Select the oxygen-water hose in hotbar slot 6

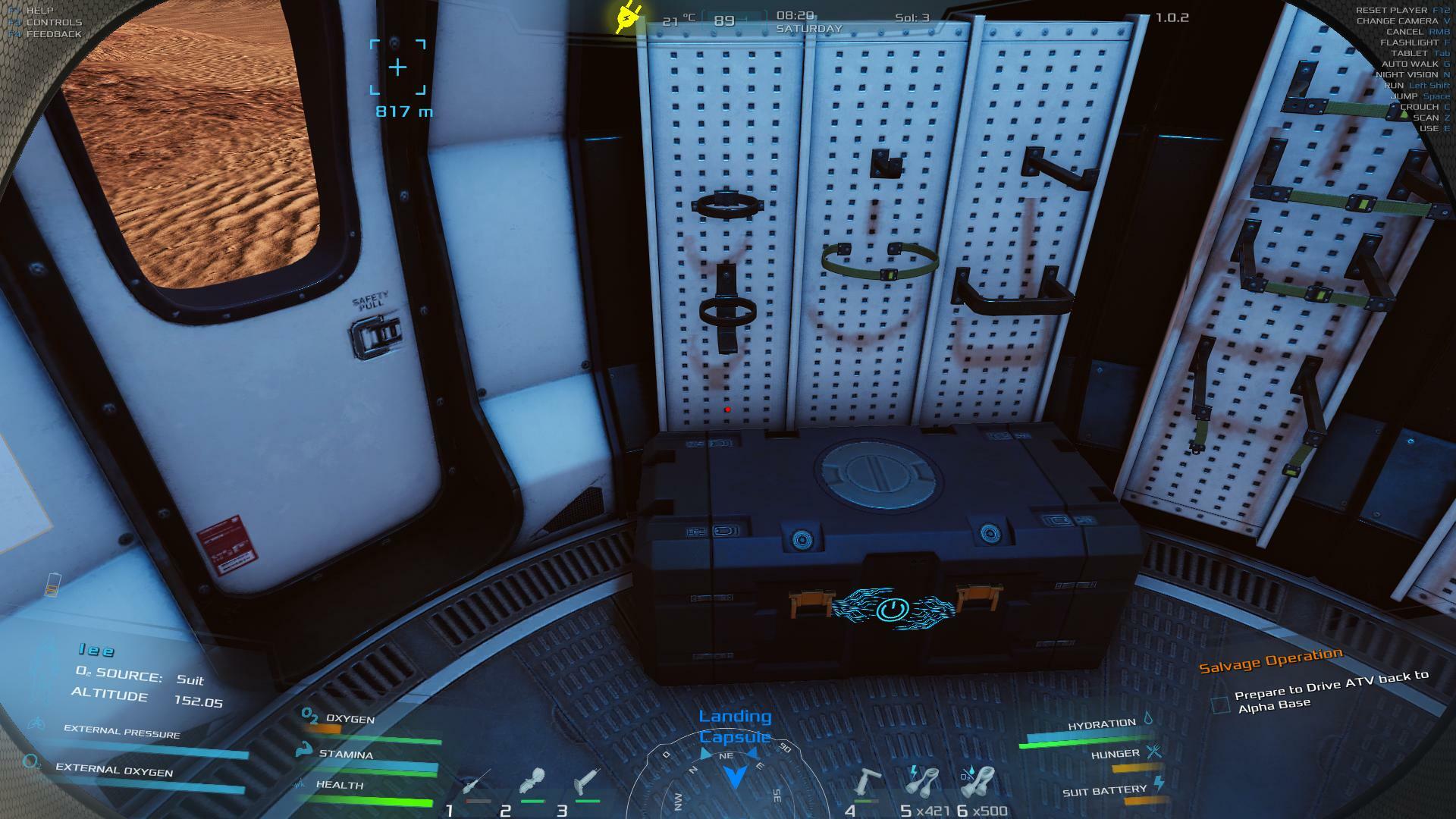tap(977, 782)
